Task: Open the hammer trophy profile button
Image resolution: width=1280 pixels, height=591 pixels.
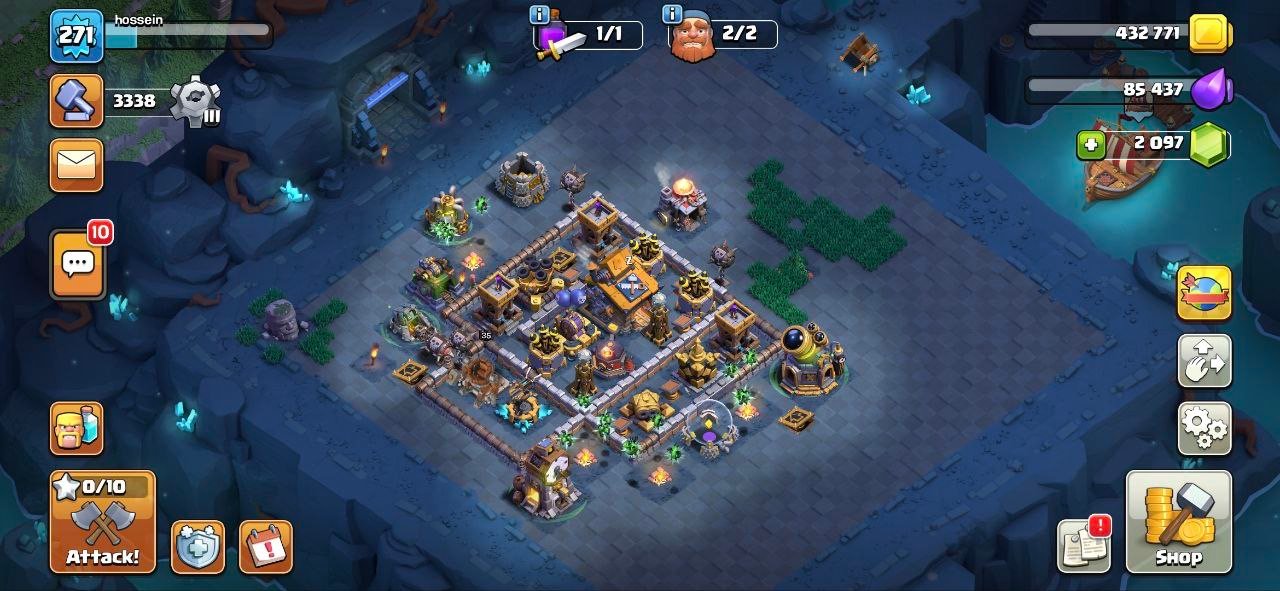Action: [77, 101]
